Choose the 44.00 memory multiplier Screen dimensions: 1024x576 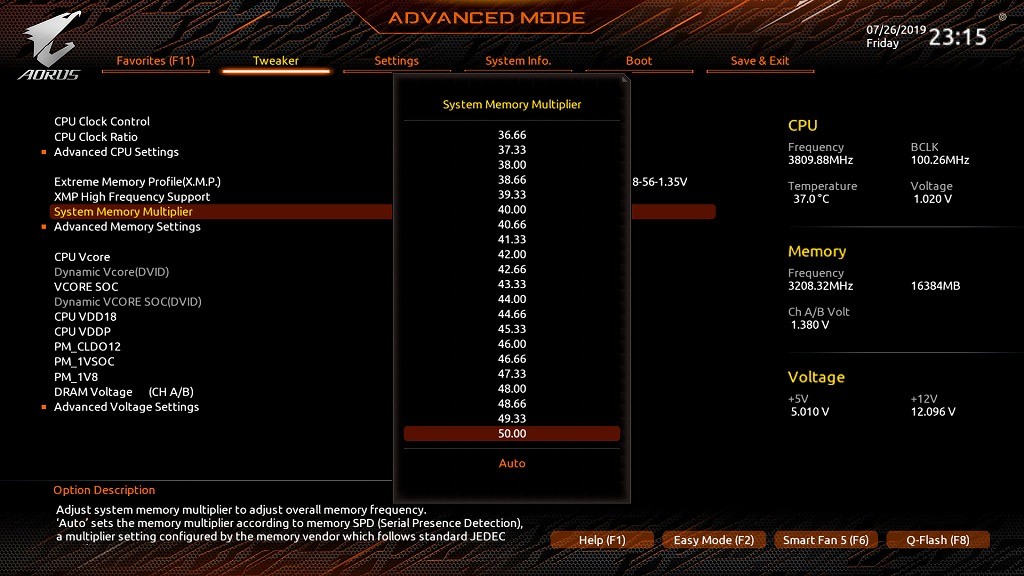pos(511,299)
